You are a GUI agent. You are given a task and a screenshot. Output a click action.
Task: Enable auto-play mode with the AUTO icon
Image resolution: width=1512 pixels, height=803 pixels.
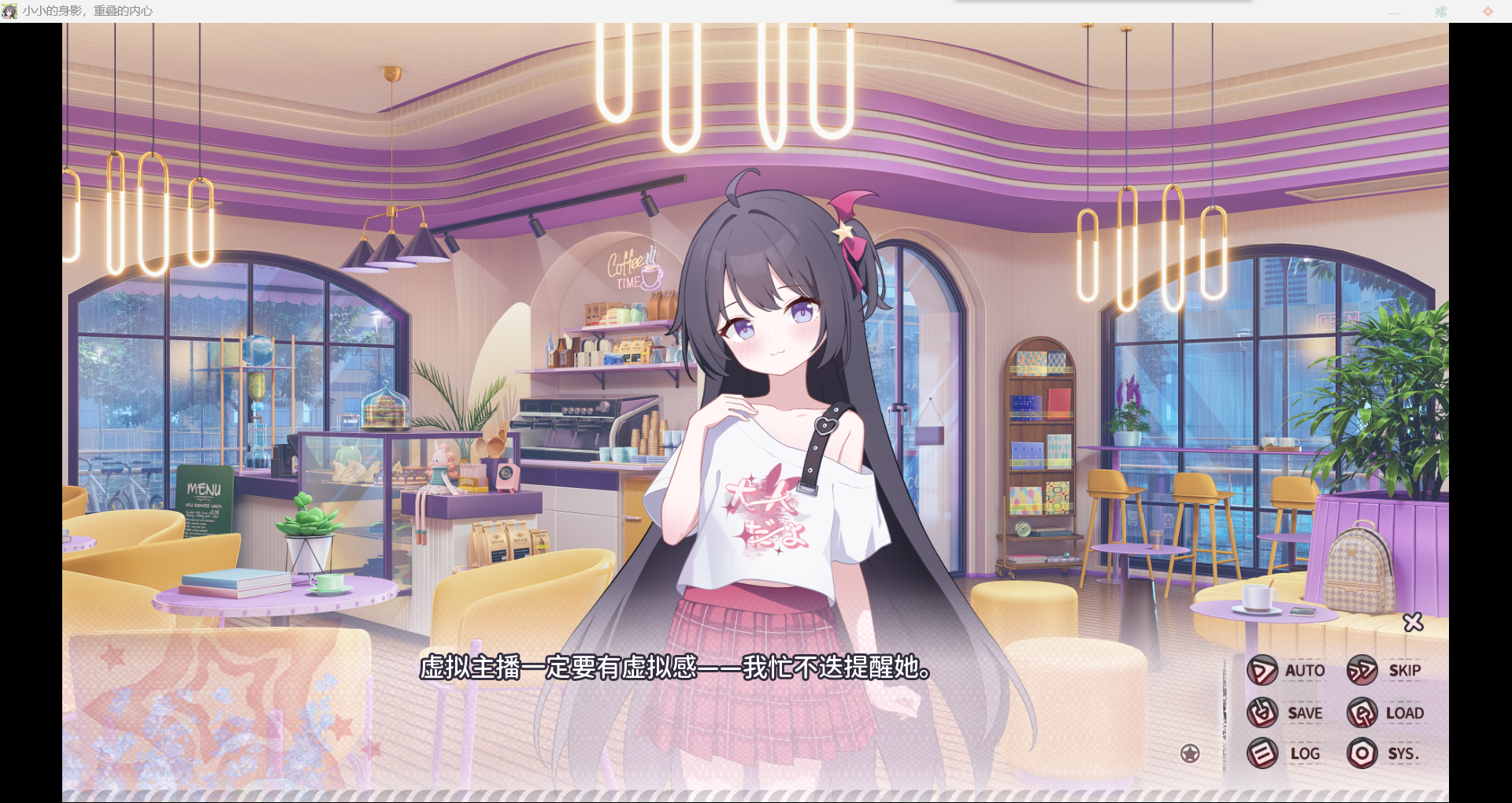(x=1262, y=670)
